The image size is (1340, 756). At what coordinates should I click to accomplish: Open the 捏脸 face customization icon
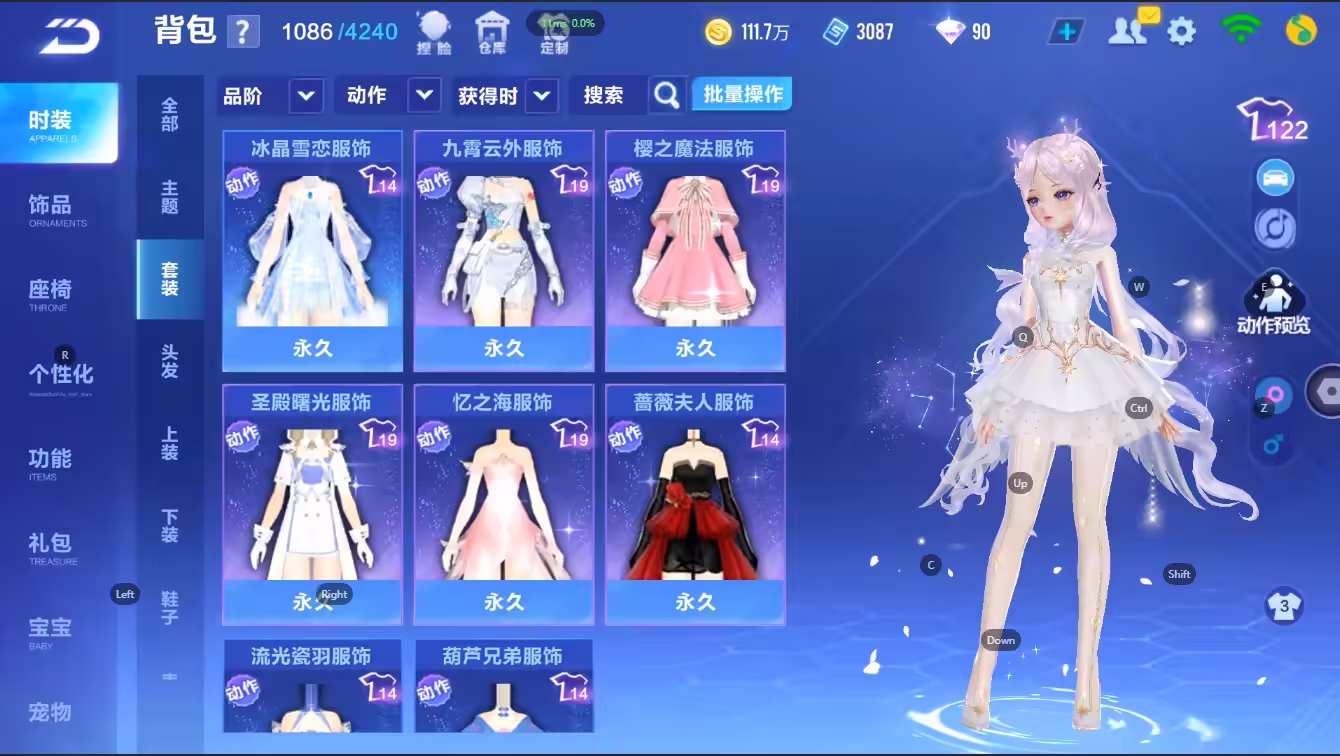pyautogui.click(x=433, y=32)
